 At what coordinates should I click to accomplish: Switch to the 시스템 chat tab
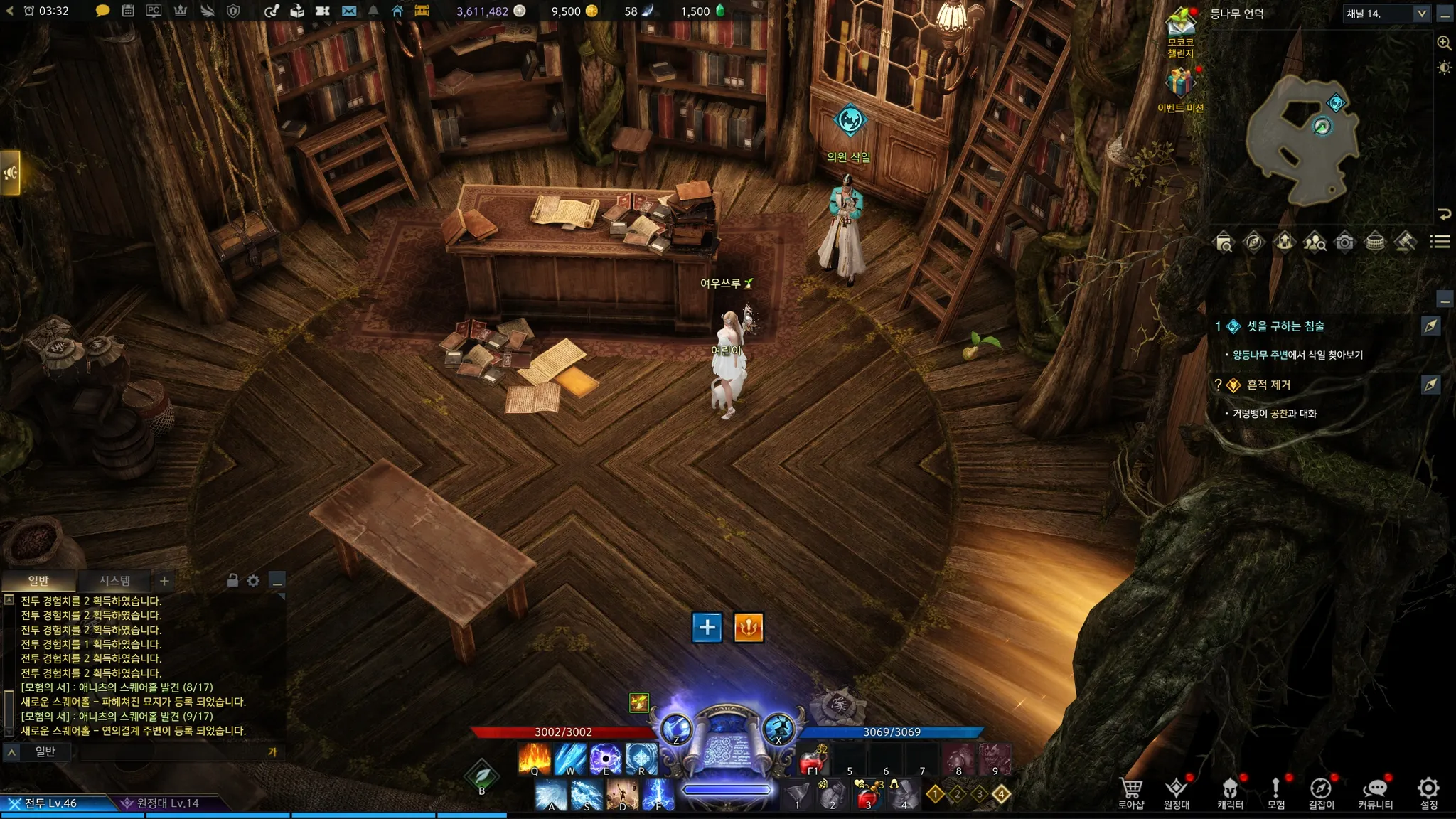114,581
